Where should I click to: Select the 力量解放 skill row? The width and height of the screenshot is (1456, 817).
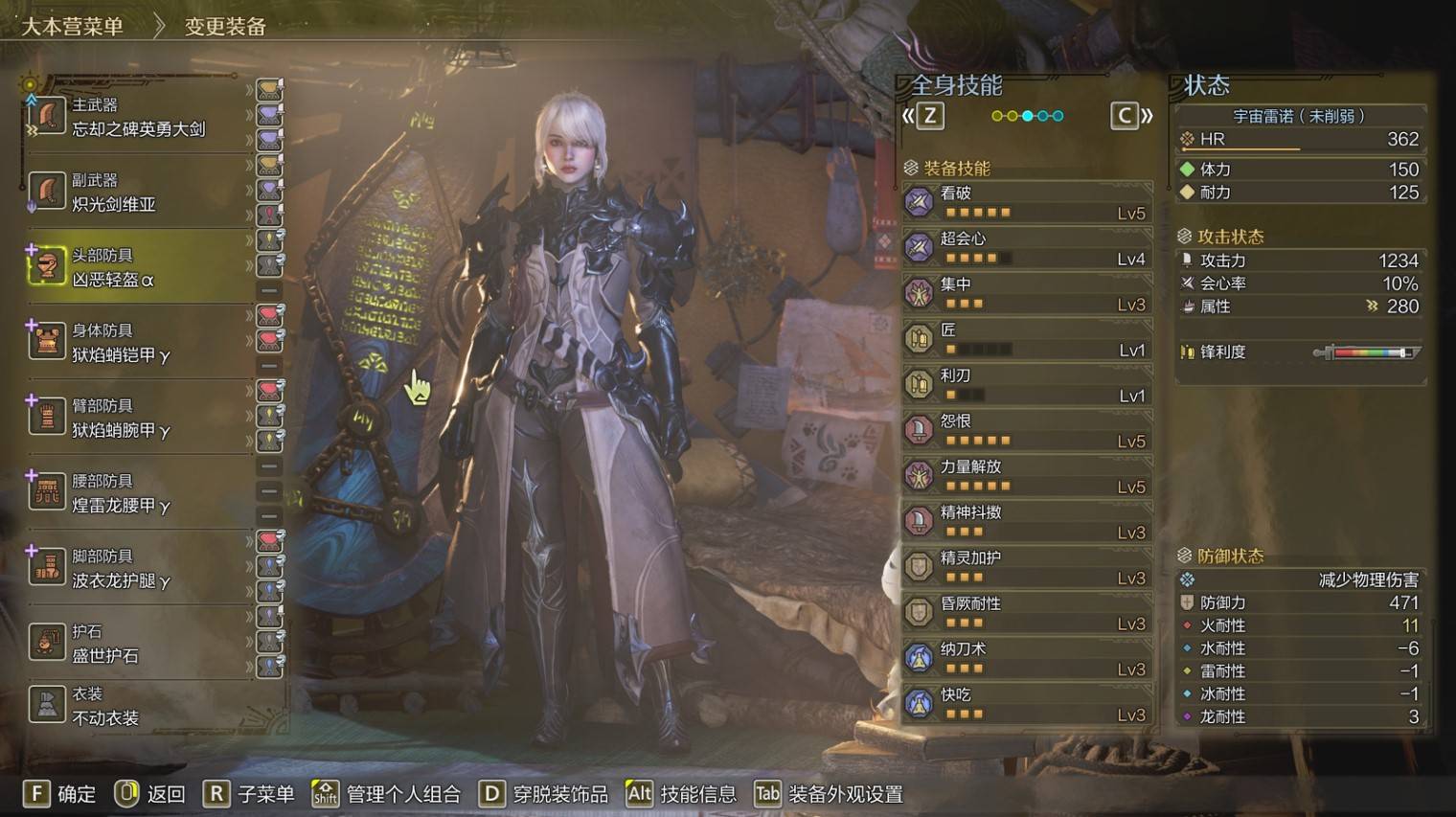coord(1027,476)
